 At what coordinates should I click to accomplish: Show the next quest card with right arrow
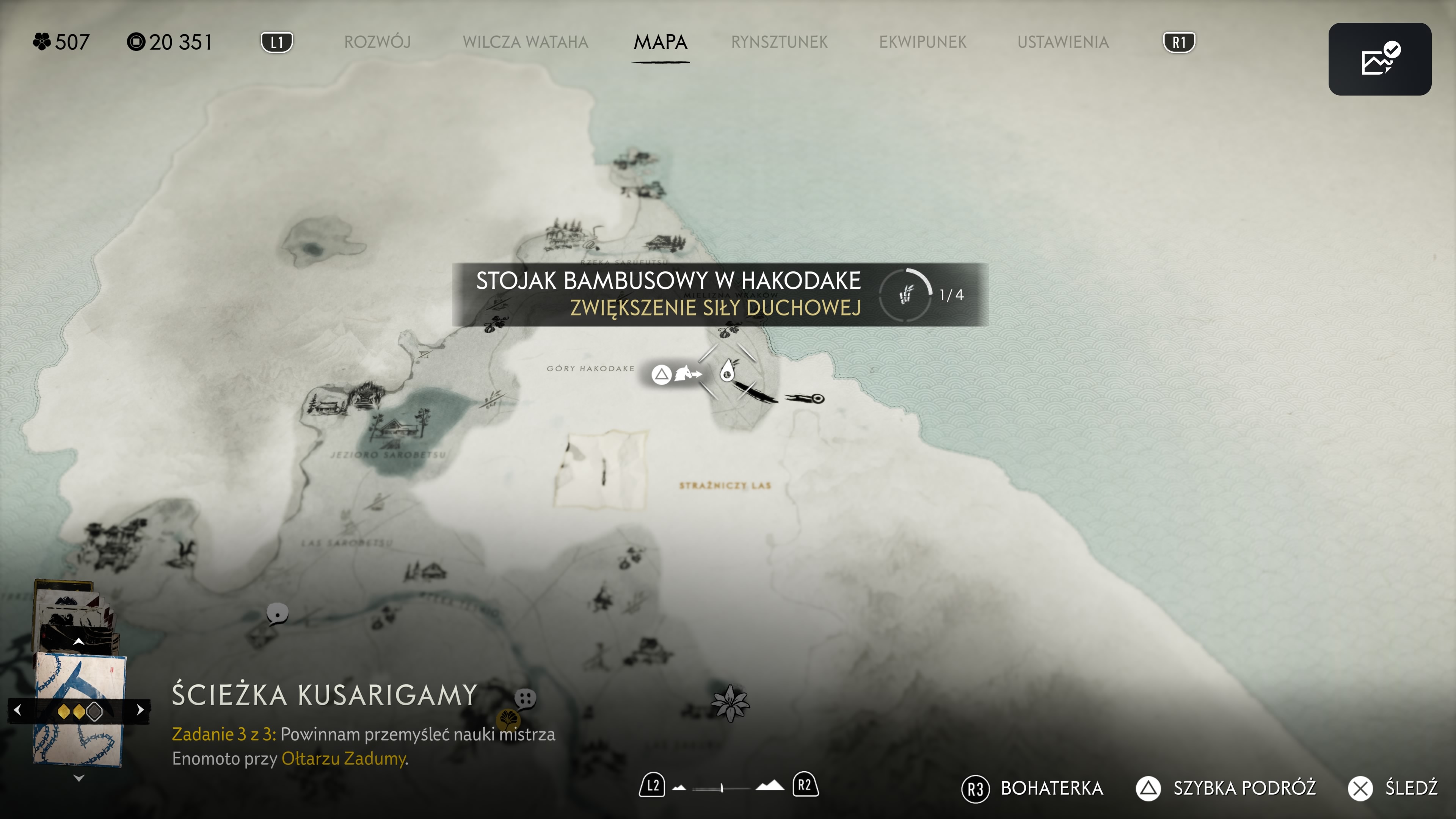pyautogui.click(x=140, y=710)
